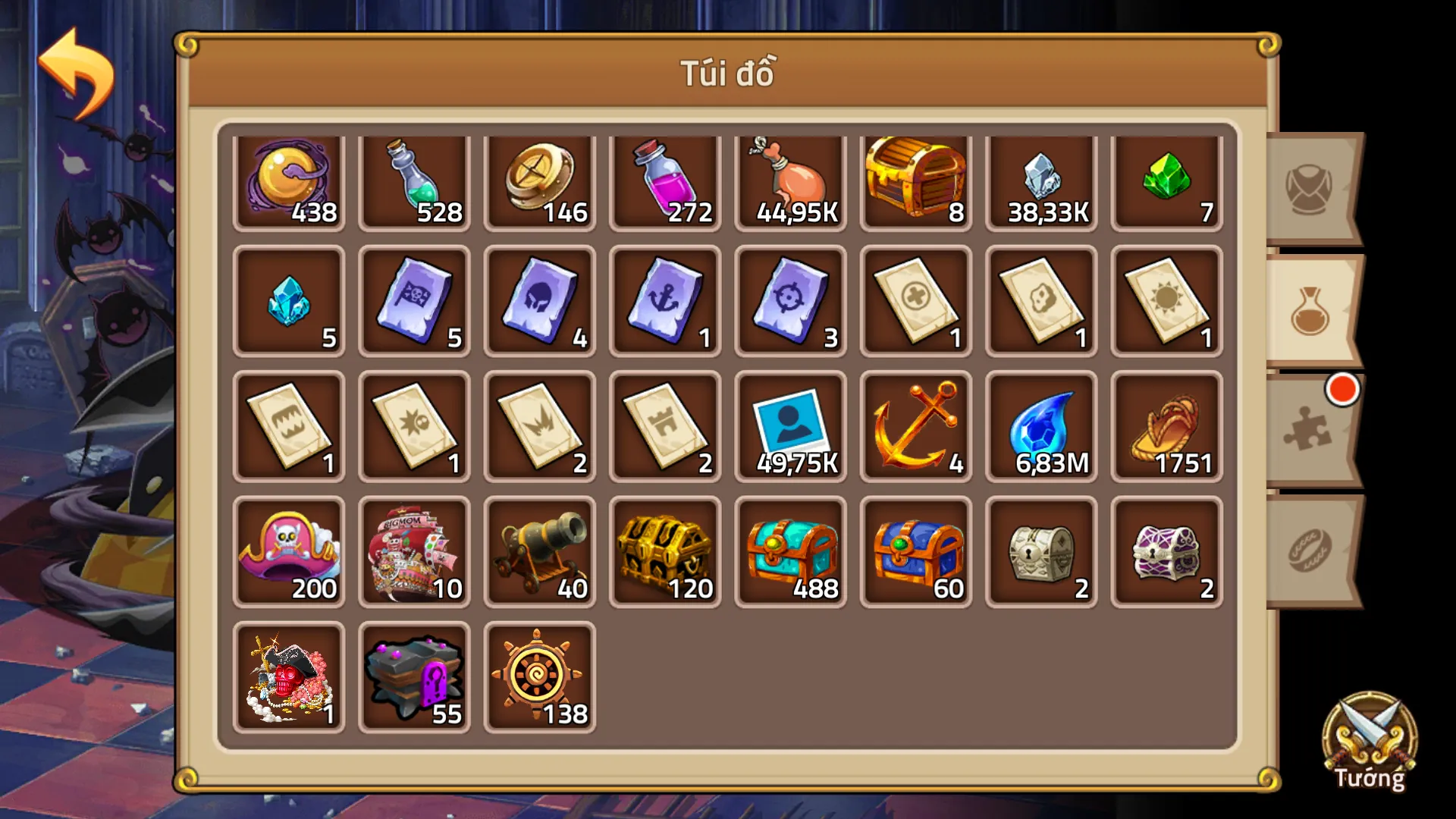Viewport: 1456px width, 819px height.
Task: Select the Big Mom ship item showing 10
Action: click(414, 551)
